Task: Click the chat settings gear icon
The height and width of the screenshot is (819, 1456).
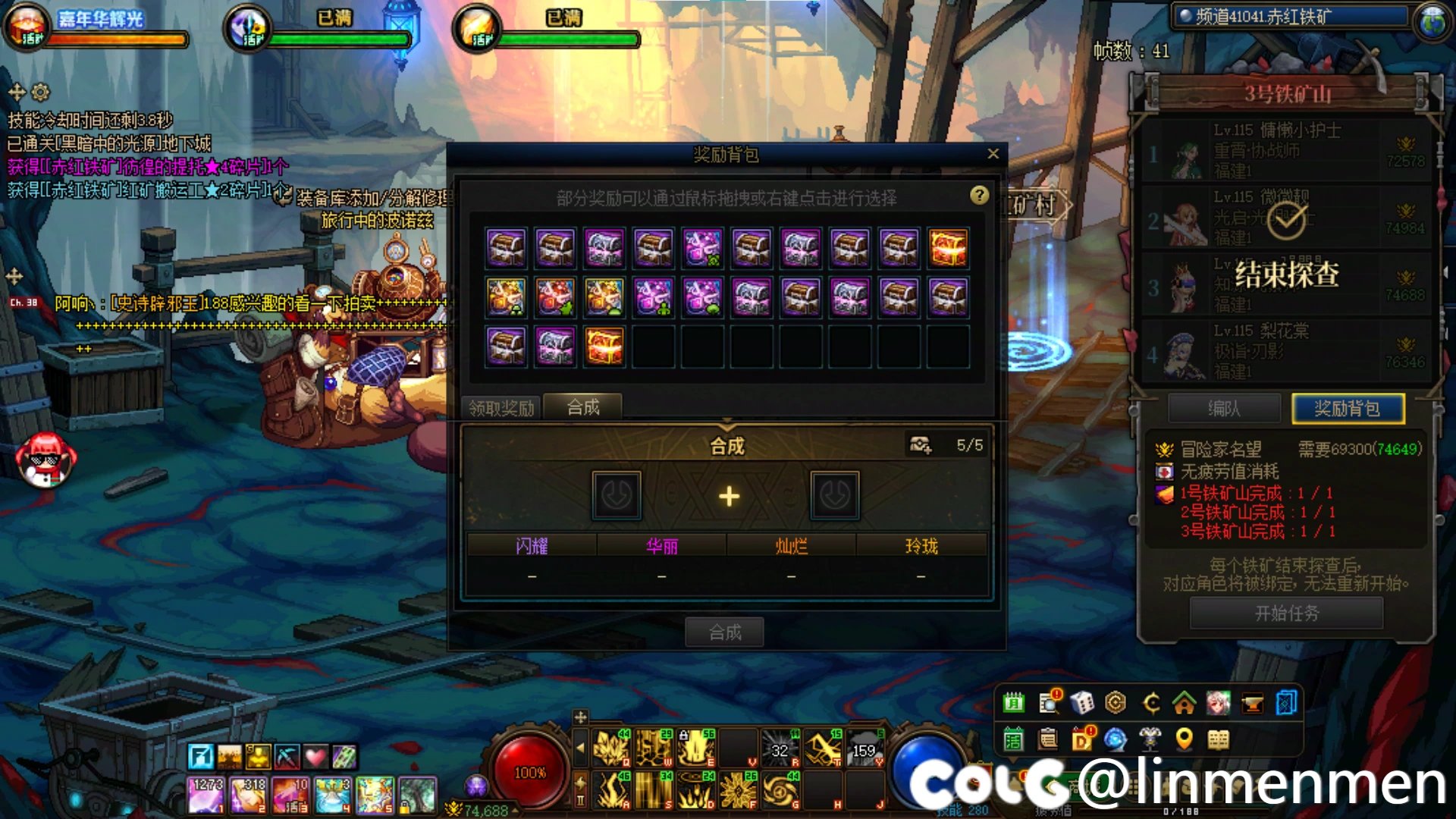Action: (41, 93)
